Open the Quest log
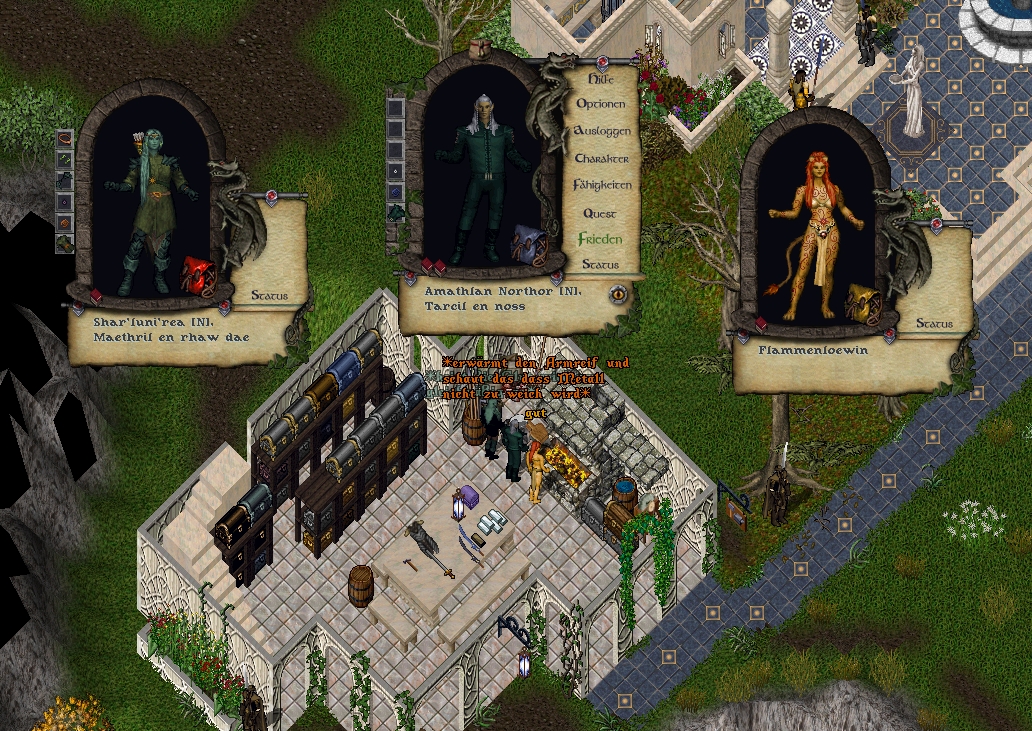 click(600, 213)
